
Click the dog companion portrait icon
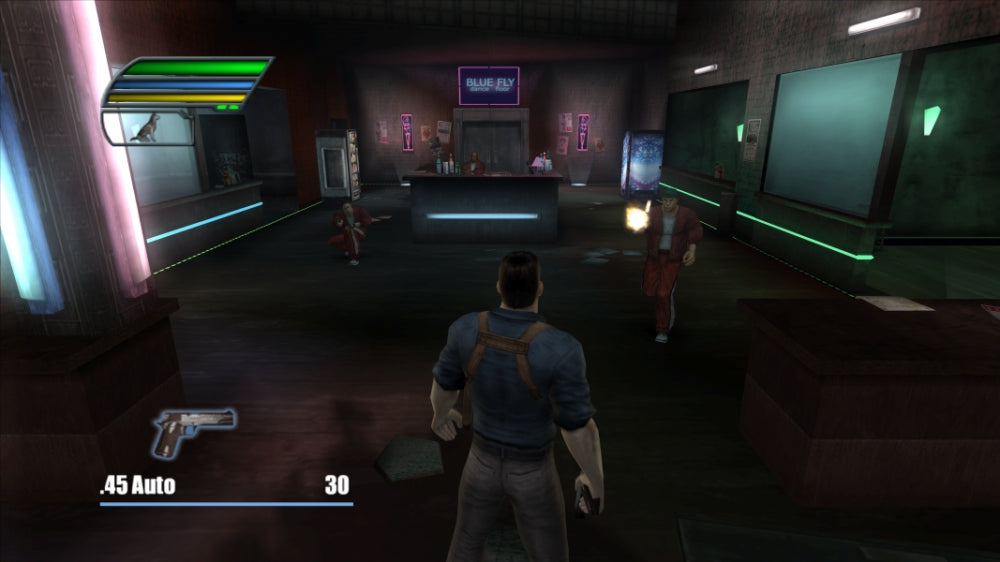click(147, 127)
